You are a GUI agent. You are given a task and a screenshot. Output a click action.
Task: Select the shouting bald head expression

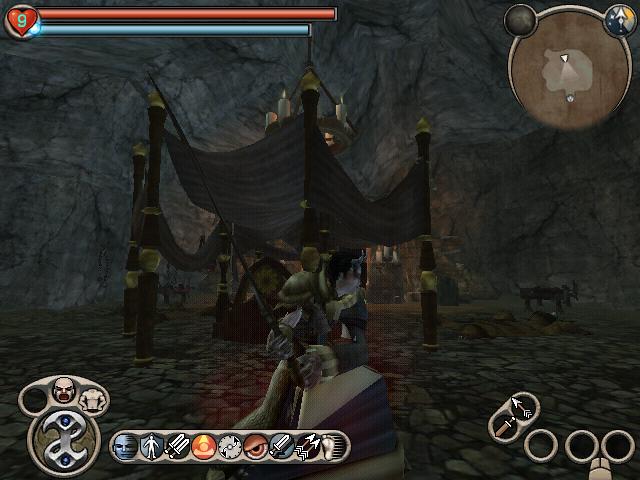(64, 389)
